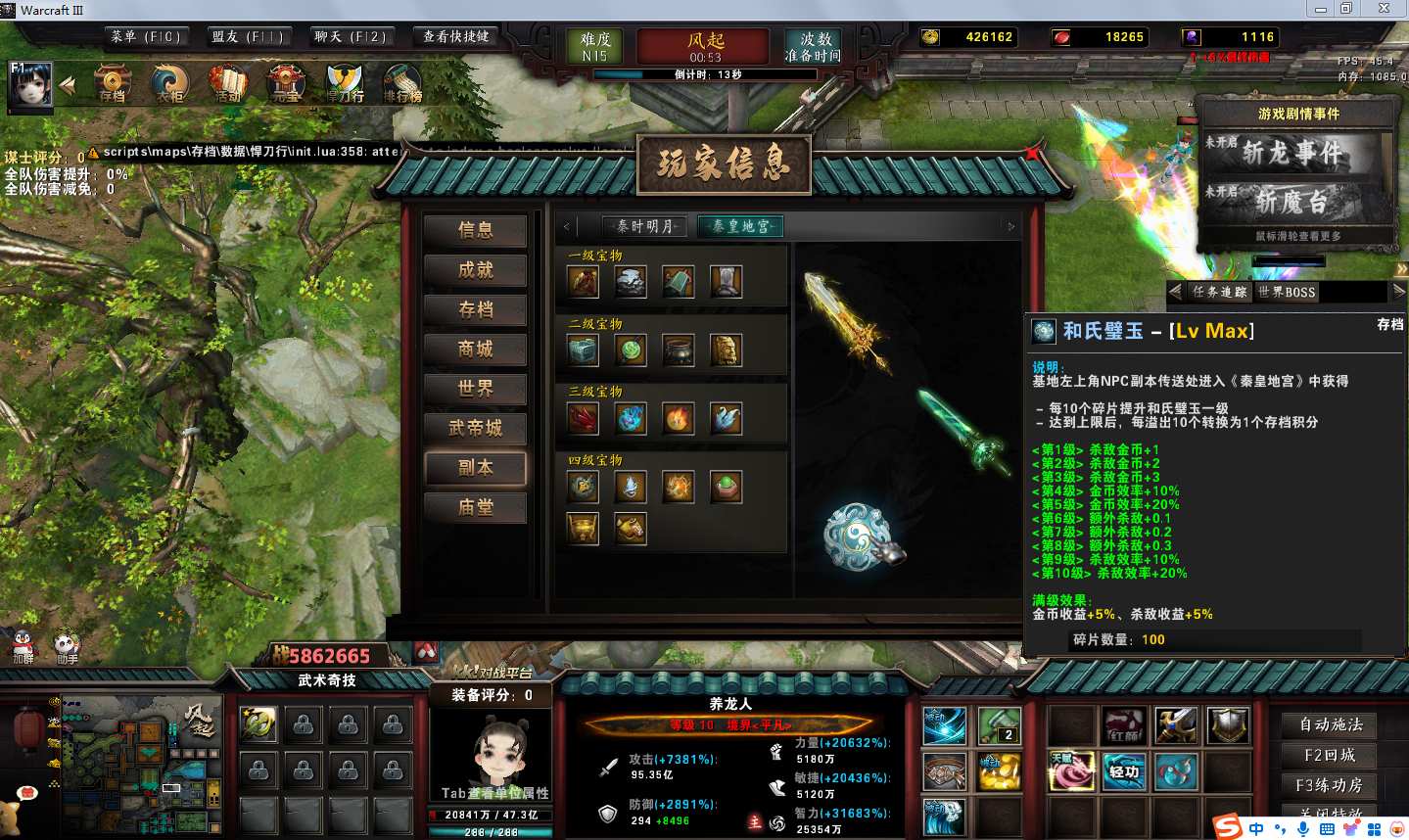Choose the 武帝城 menu entry
Viewport: 1409px width, 840px height.
click(475, 428)
